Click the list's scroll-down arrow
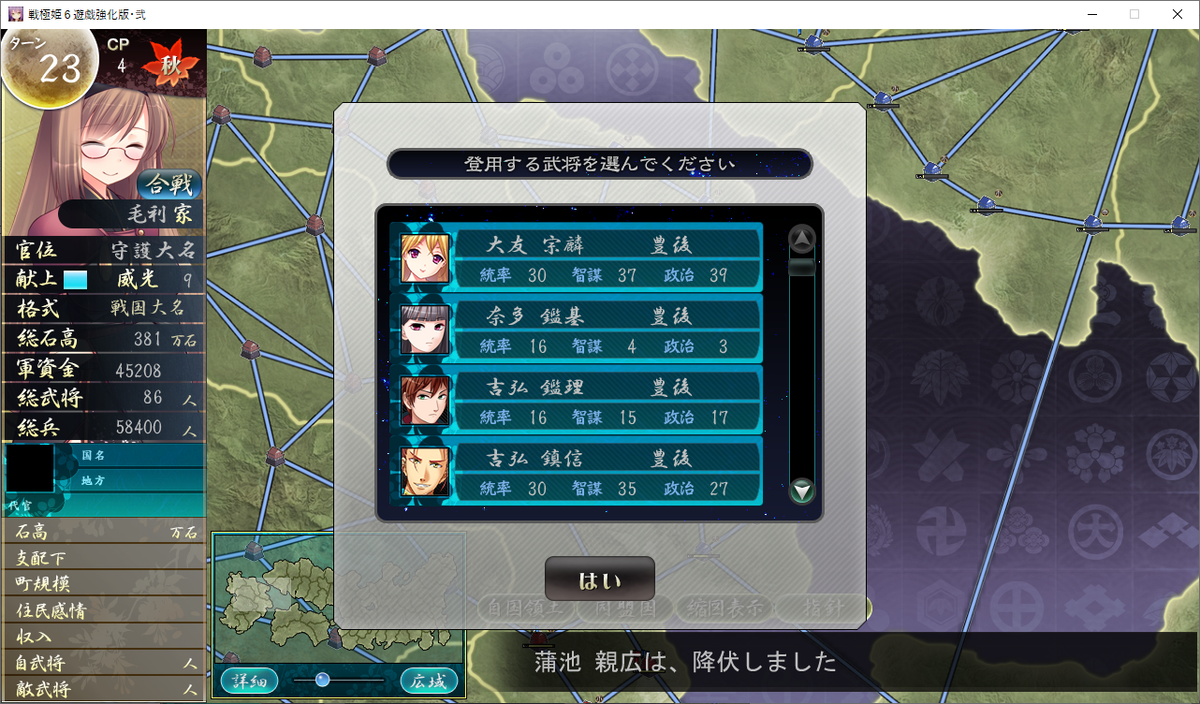The image size is (1200, 704). click(802, 491)
